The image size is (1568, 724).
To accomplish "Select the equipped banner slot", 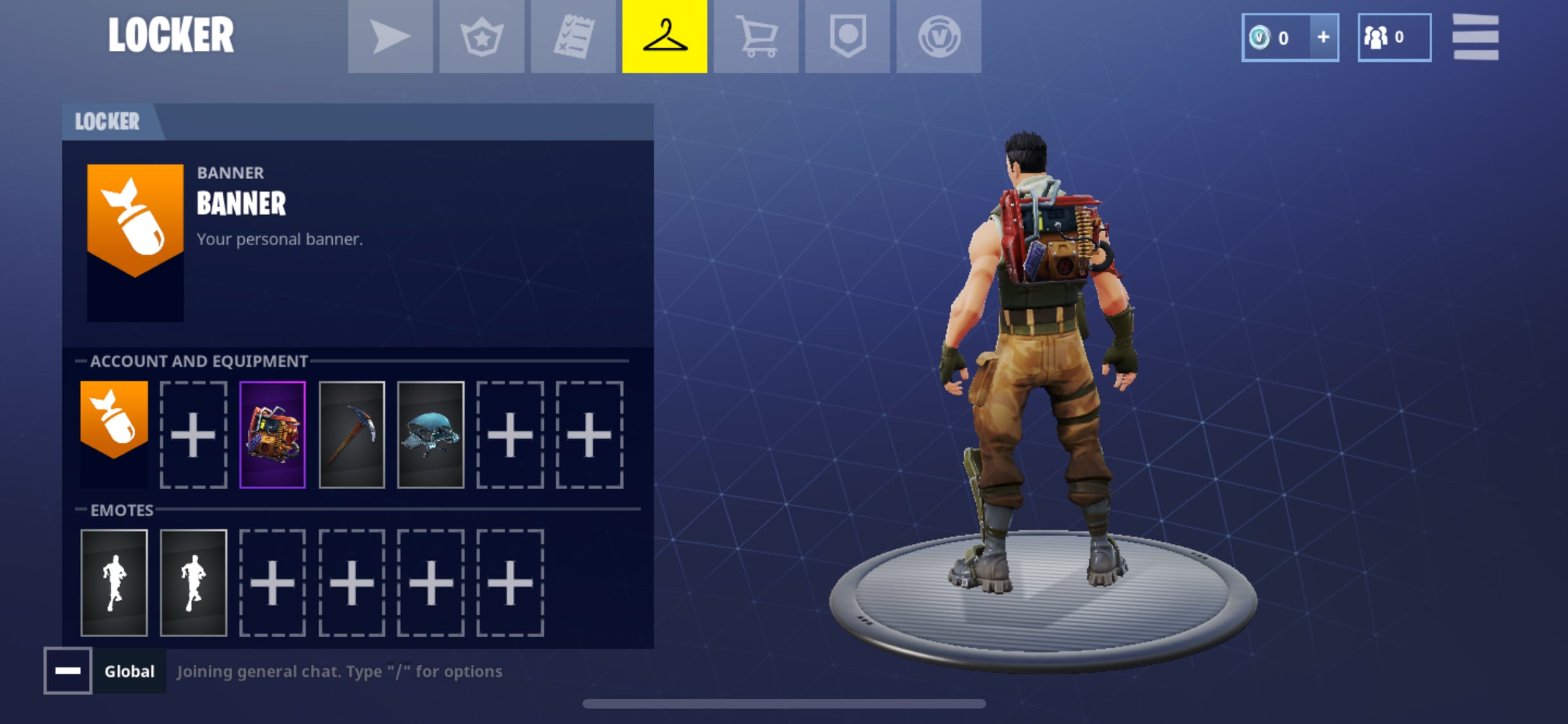I will pyautogui.click(x=115, y=433).
